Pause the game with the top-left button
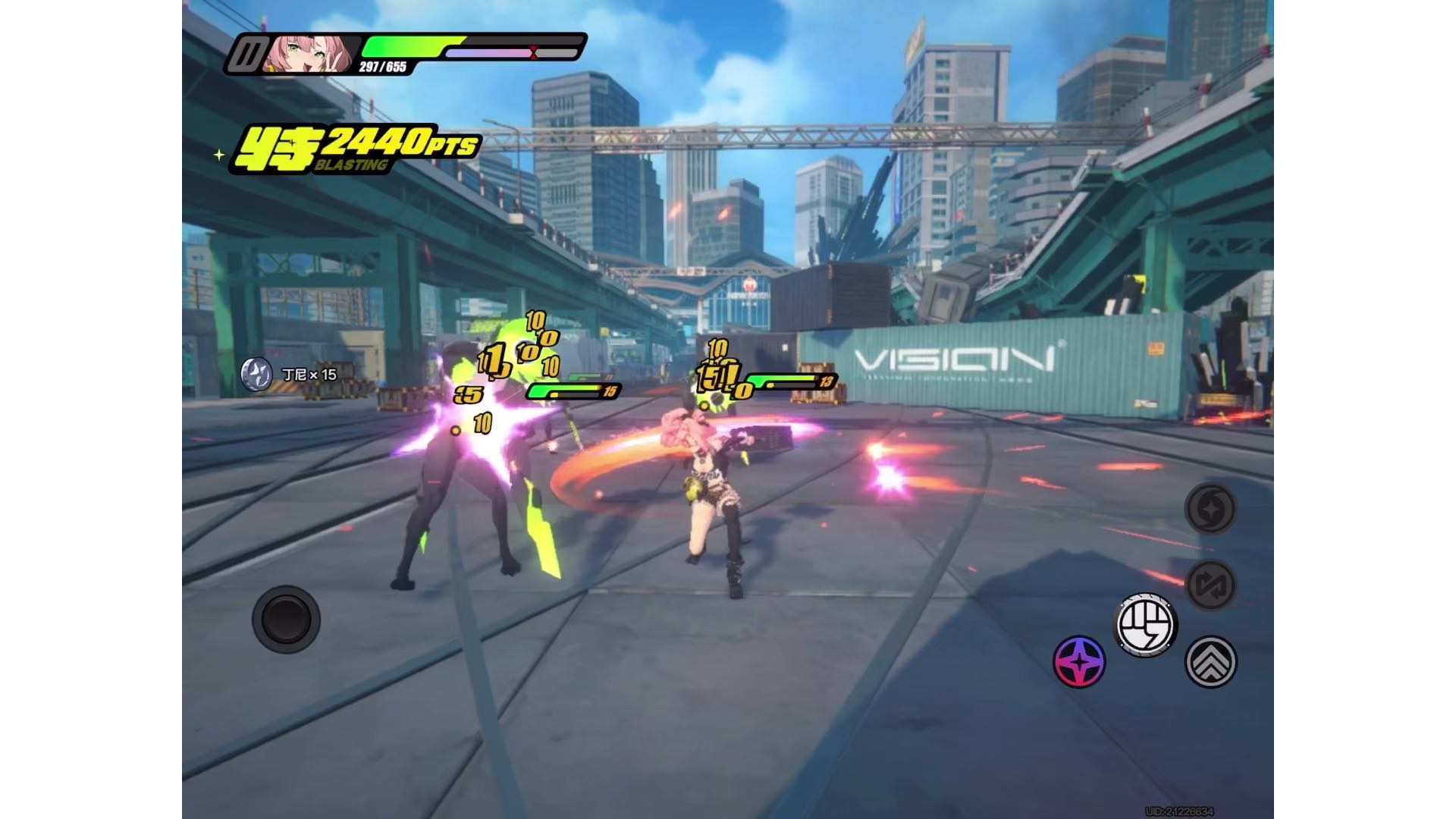Screen dimensions: 1456x819 click(x=249, y=55)
